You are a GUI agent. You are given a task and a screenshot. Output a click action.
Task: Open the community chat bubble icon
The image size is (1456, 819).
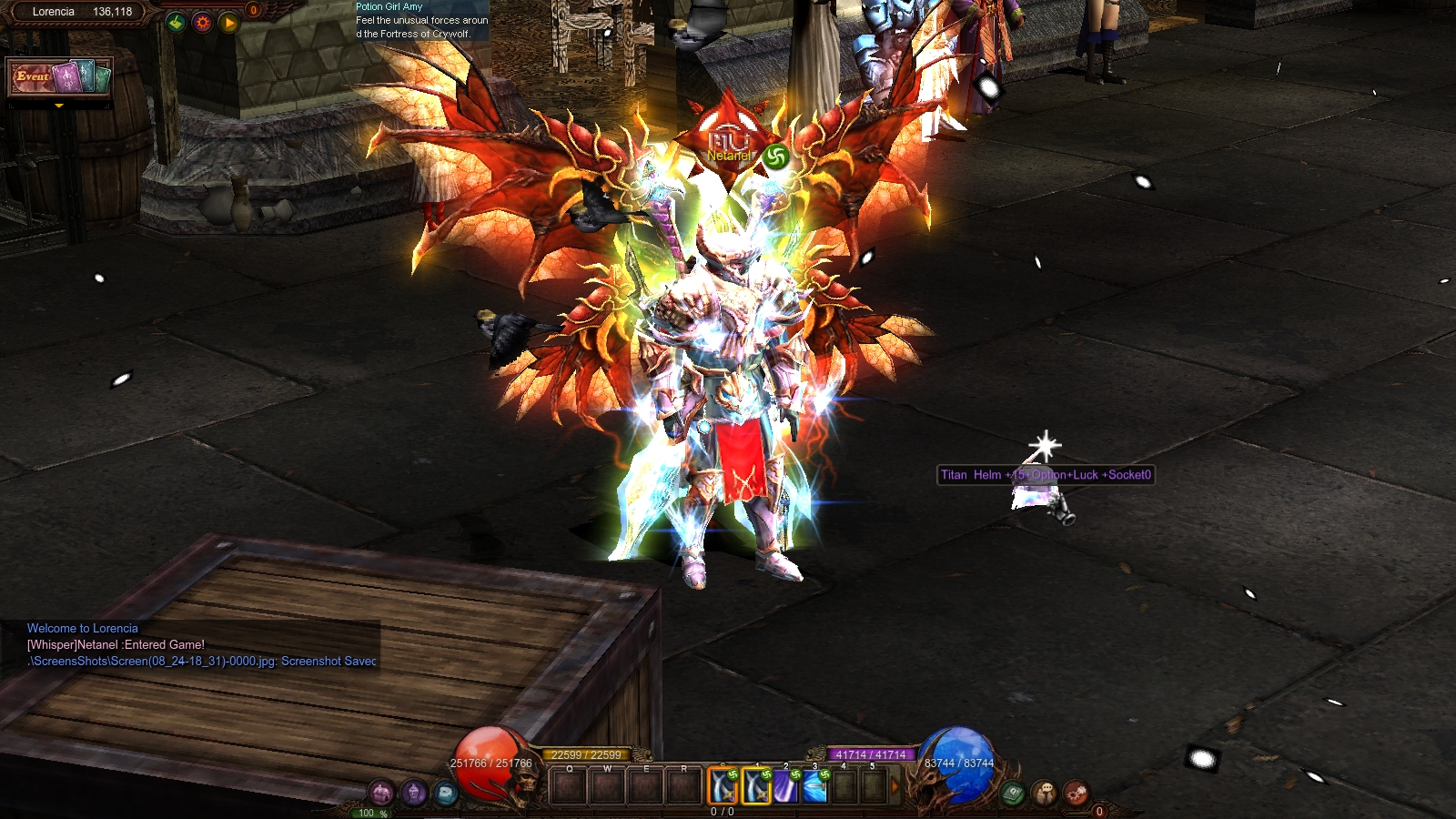pyautogui.click(x=1045, y=793)
